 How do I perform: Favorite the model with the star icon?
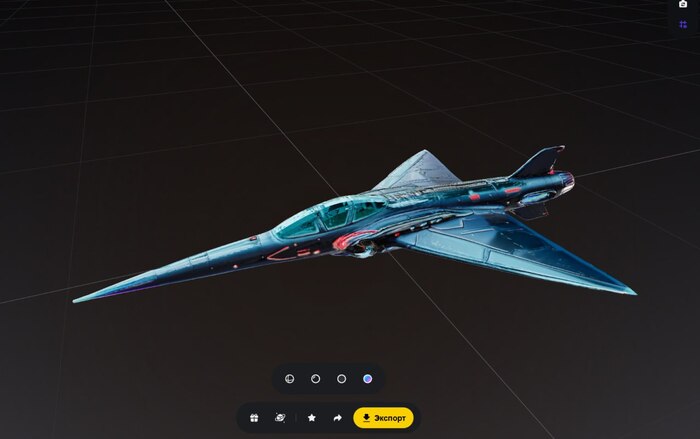click(312, 417)
